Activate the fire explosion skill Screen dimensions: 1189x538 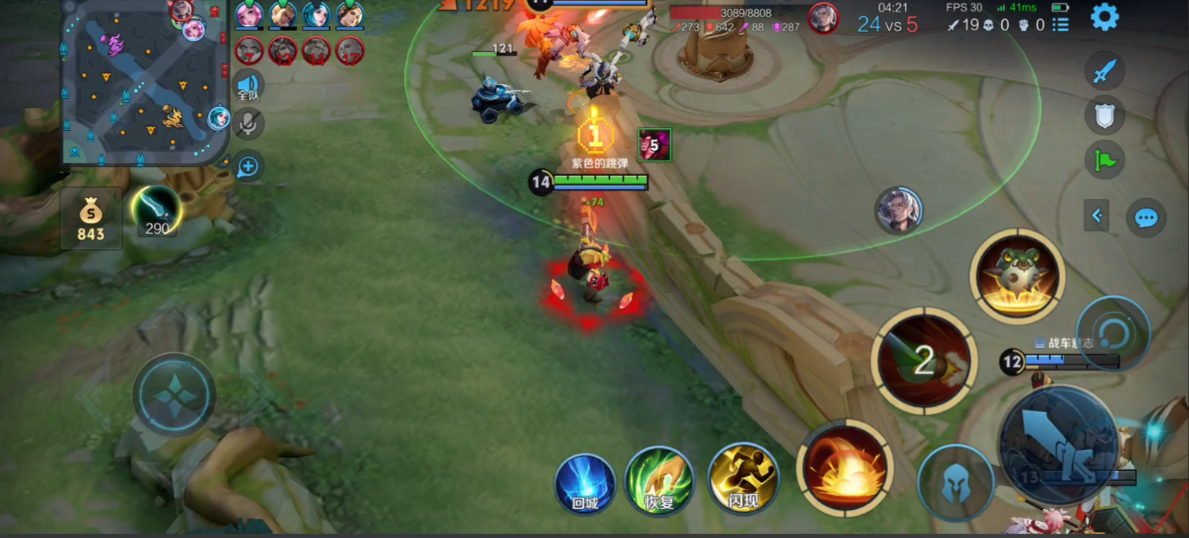point(845,467)
